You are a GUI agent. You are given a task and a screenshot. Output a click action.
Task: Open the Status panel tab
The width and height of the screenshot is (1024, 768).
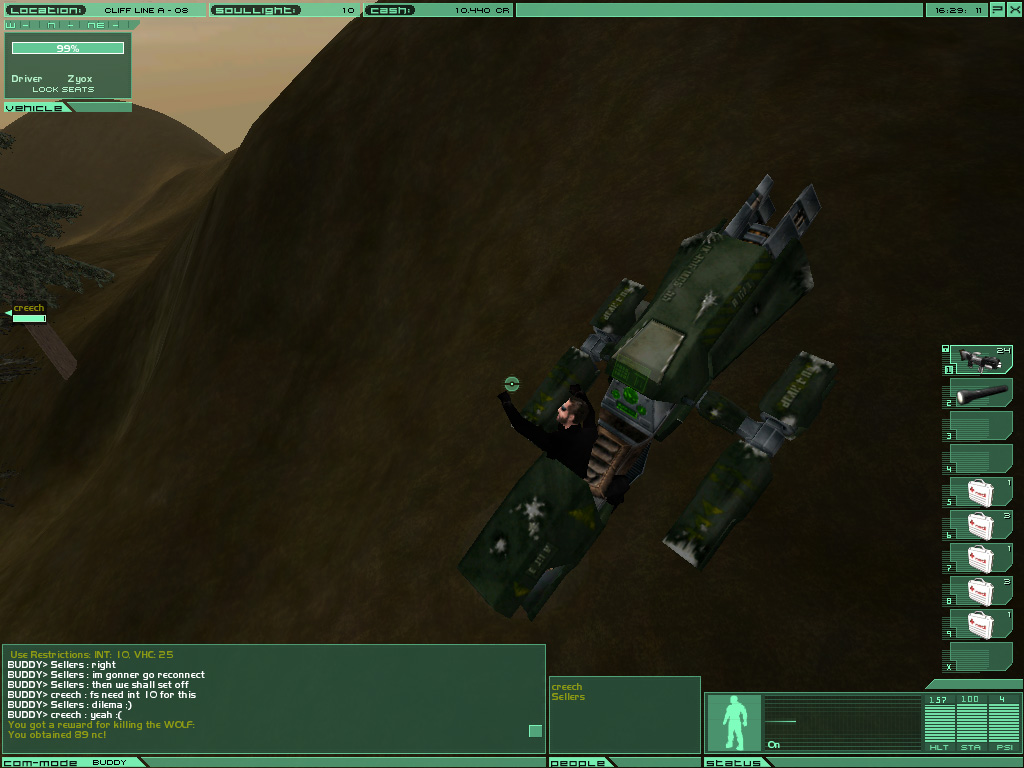pos(733,762)
